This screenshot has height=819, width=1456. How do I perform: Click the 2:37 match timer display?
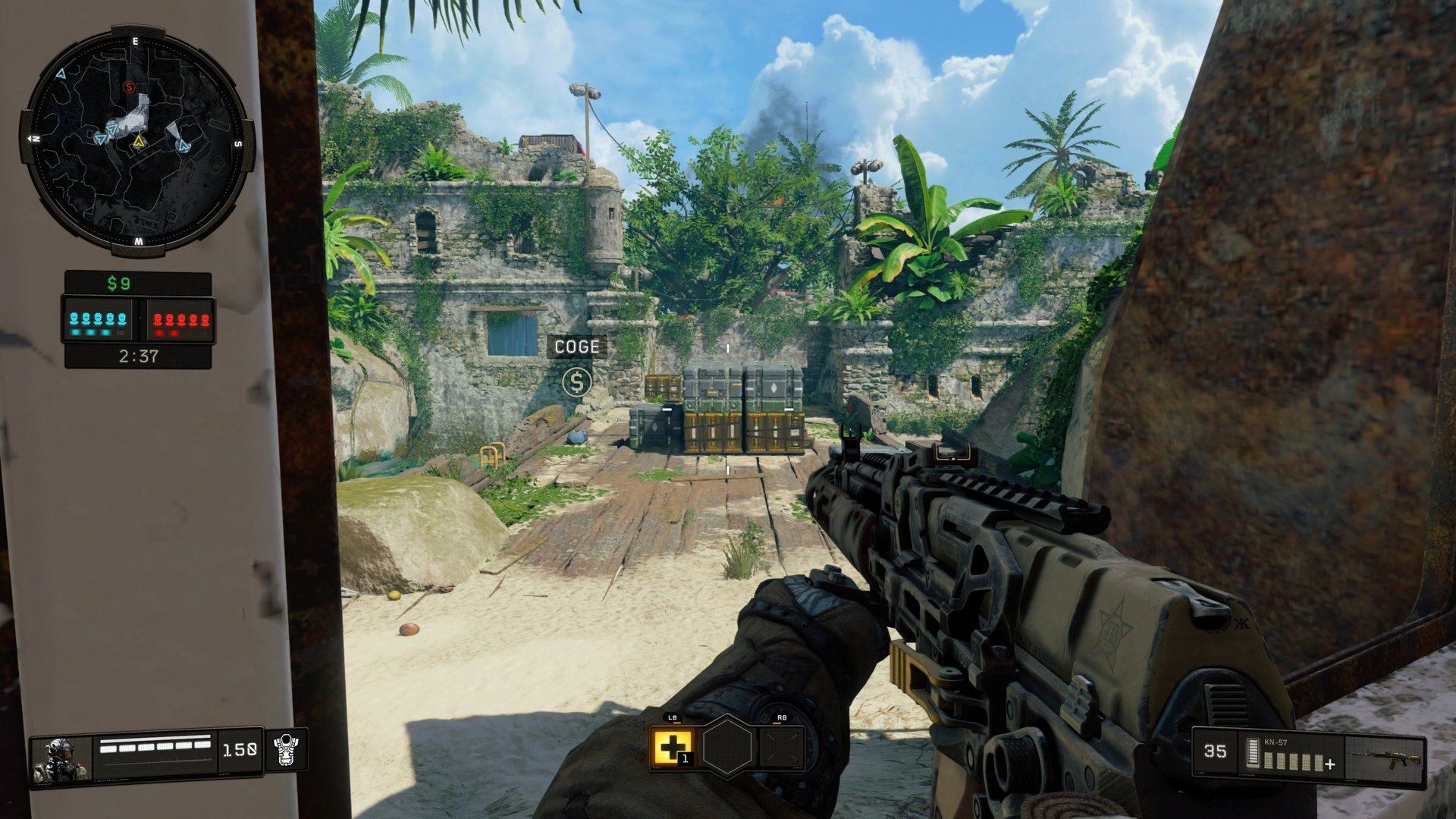coord(138,353)
